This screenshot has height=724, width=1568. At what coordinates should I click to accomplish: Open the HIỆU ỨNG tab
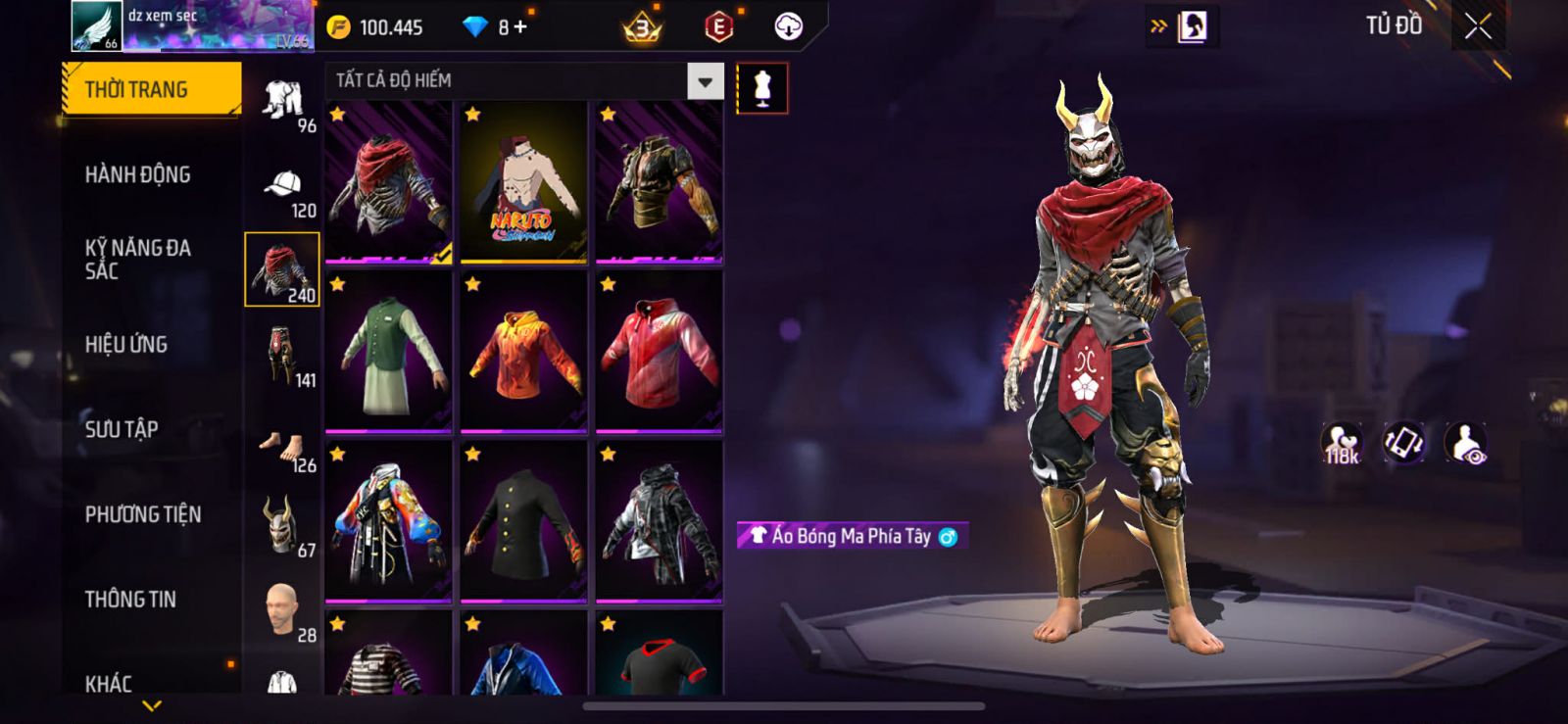tap(126, 345)
